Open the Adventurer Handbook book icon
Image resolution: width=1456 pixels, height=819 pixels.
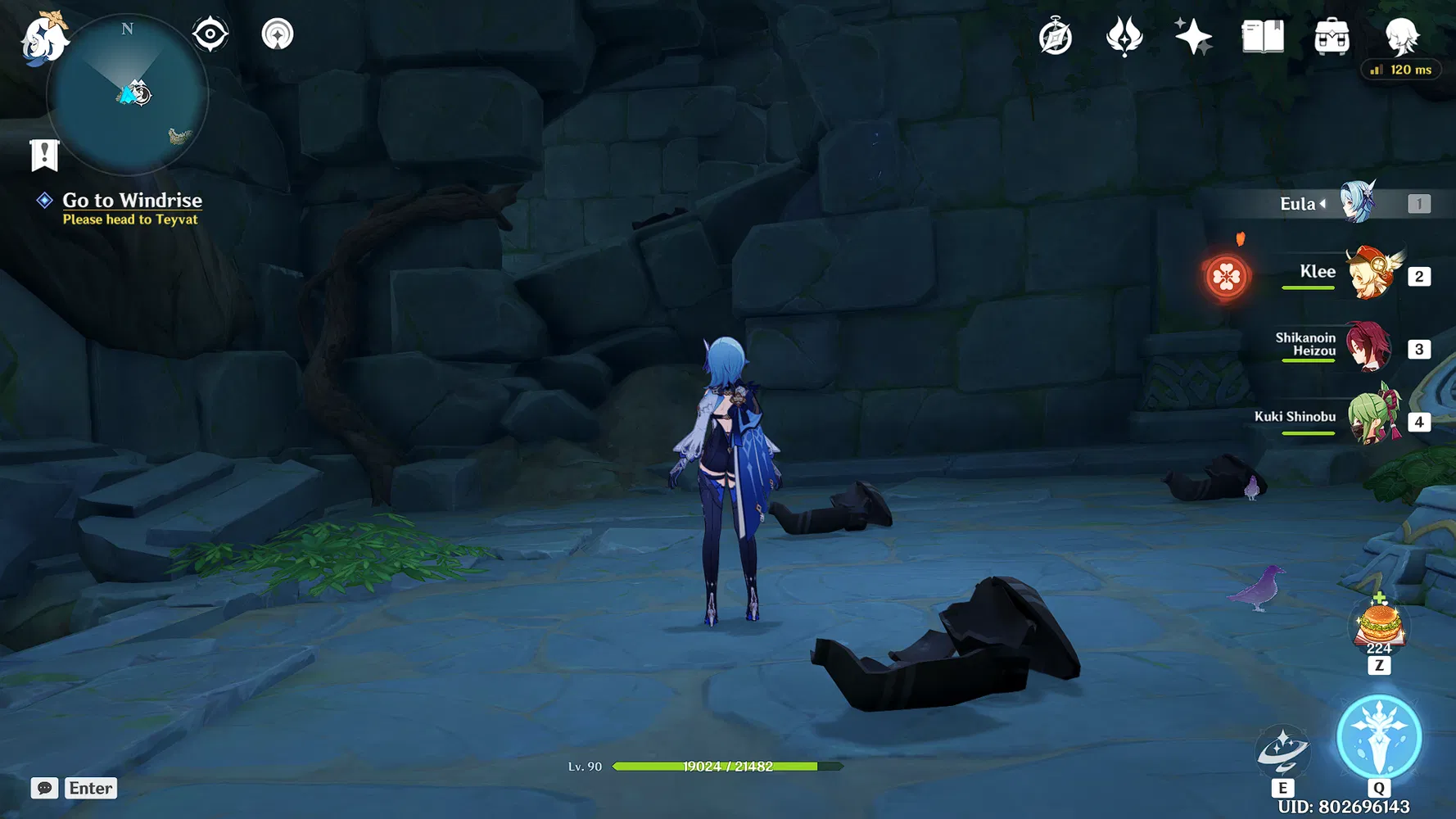click(1262, 35)
